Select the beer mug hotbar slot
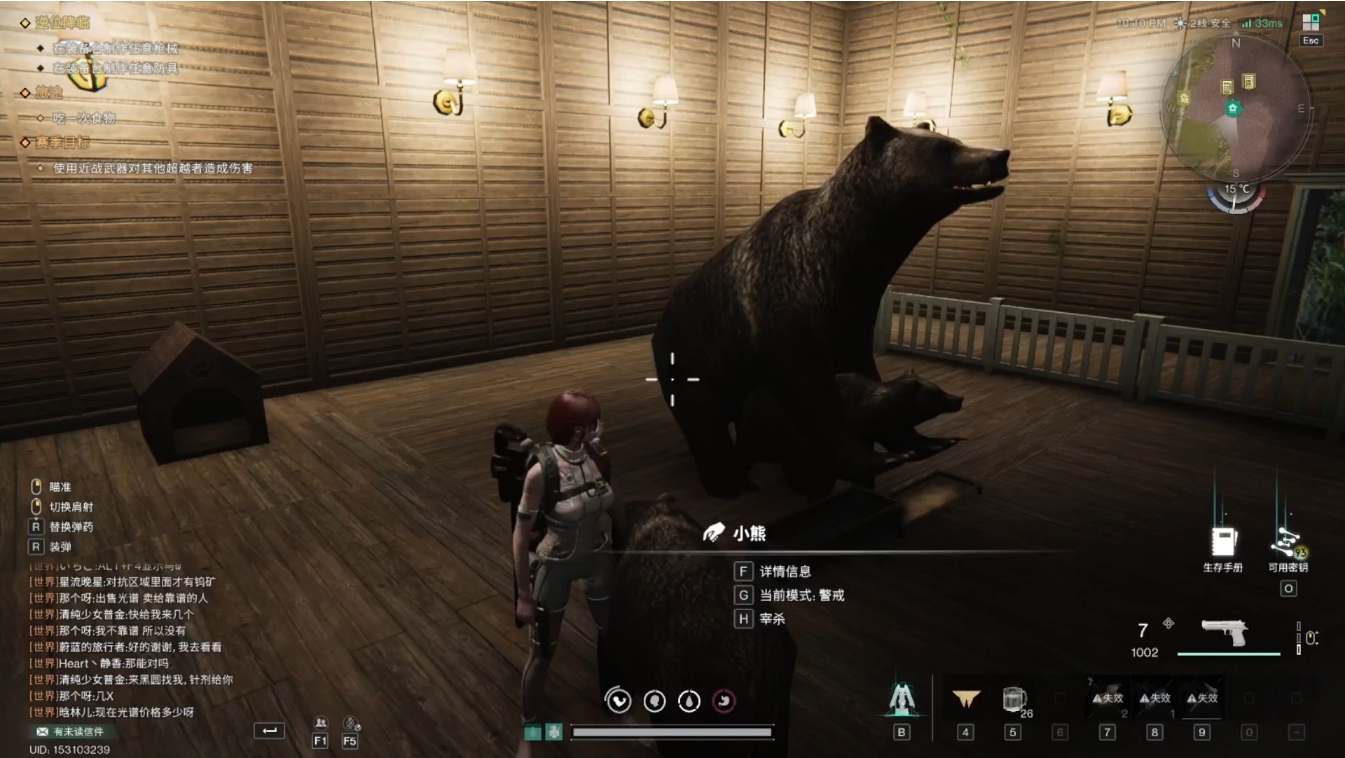The image size is (1345, 758). (x=1012, y=699)
